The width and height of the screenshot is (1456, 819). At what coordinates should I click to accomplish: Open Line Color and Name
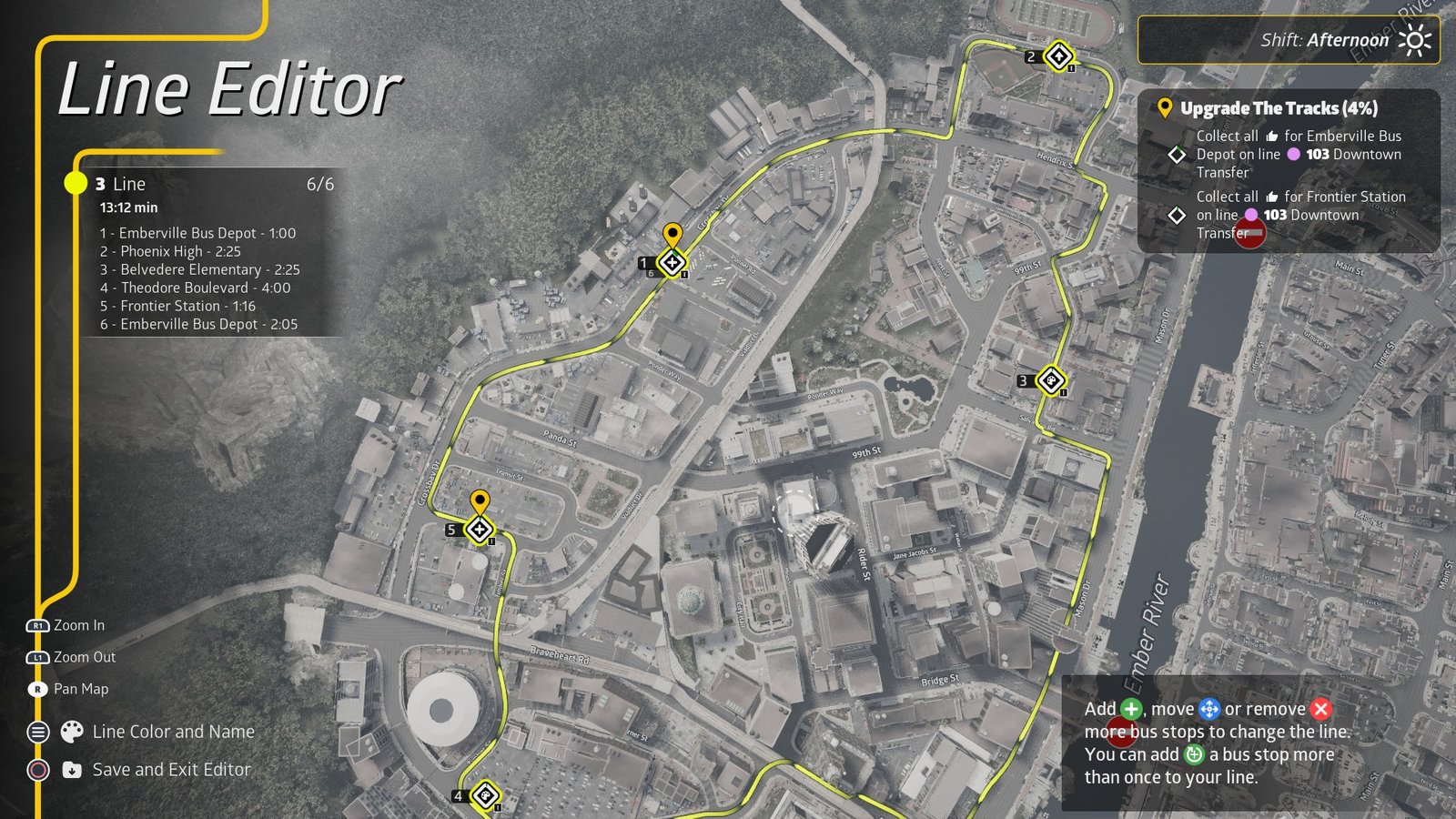pos(173,732)
